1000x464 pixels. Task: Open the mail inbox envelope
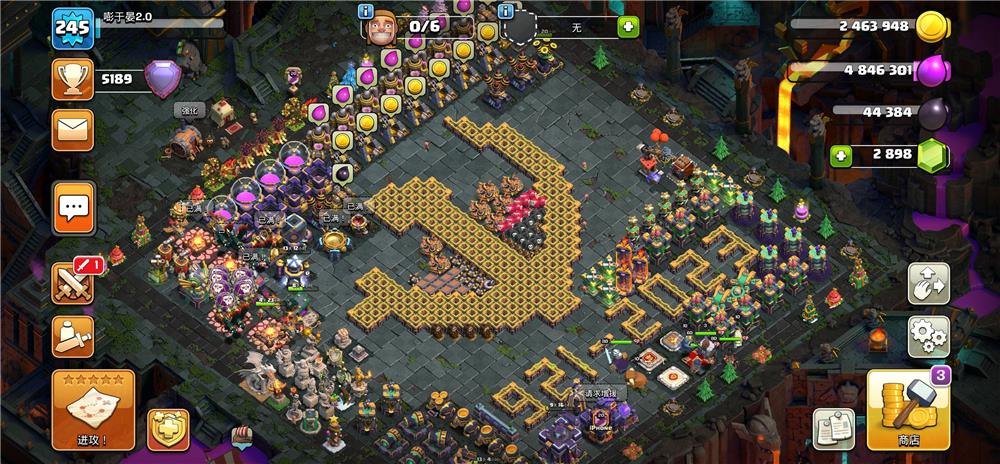coord(73,129)
